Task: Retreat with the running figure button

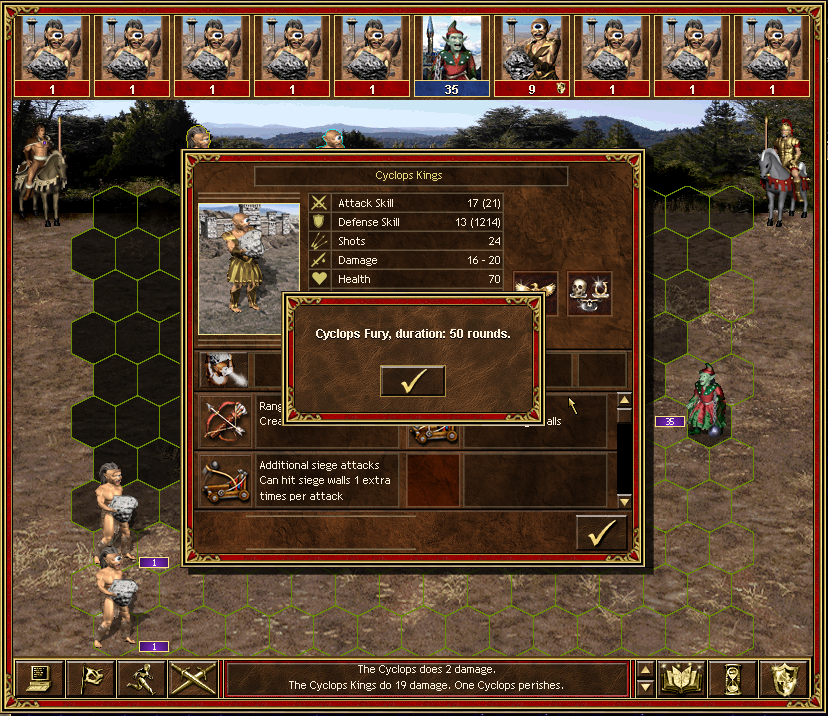Action: pyautogui.click(x=142, y=679)
